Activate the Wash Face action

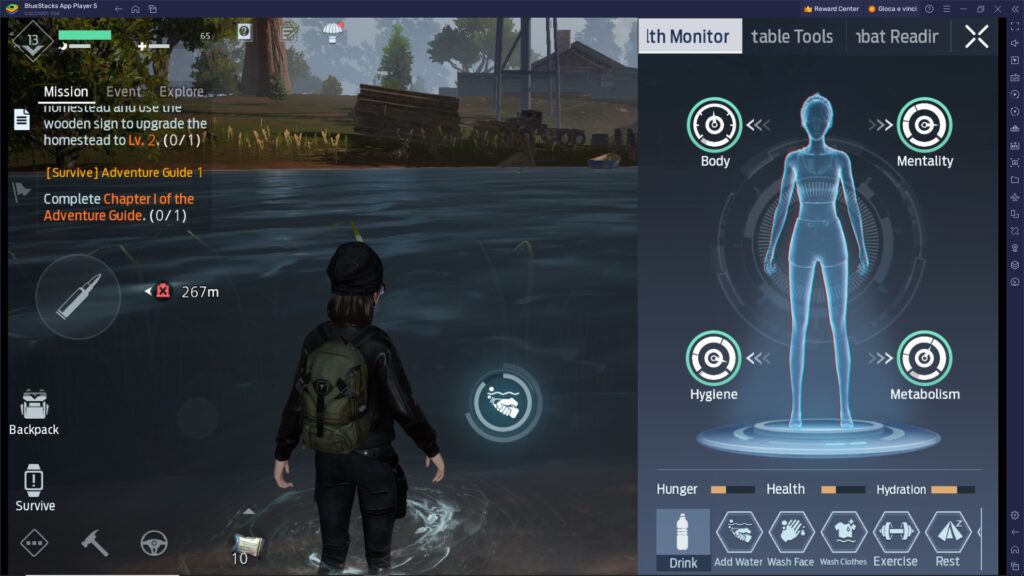point(791,539)
